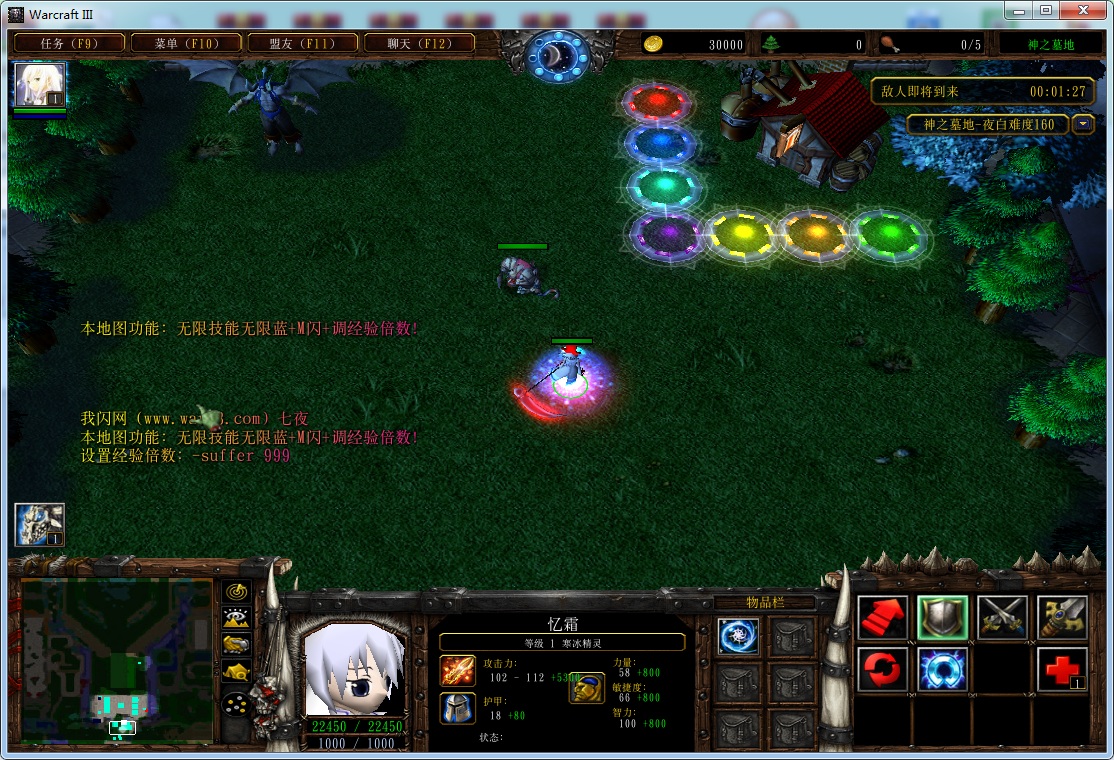Close the Warcraft III window
This screenshot has width=1114, height=760.
1080,10
